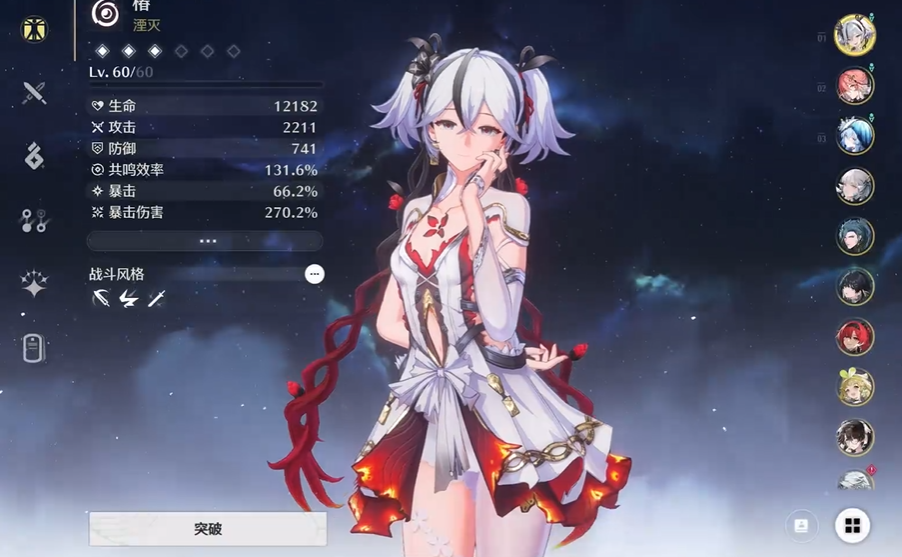Switch to the Echo tab icon

pyautogui.click(x=35, y=156)
